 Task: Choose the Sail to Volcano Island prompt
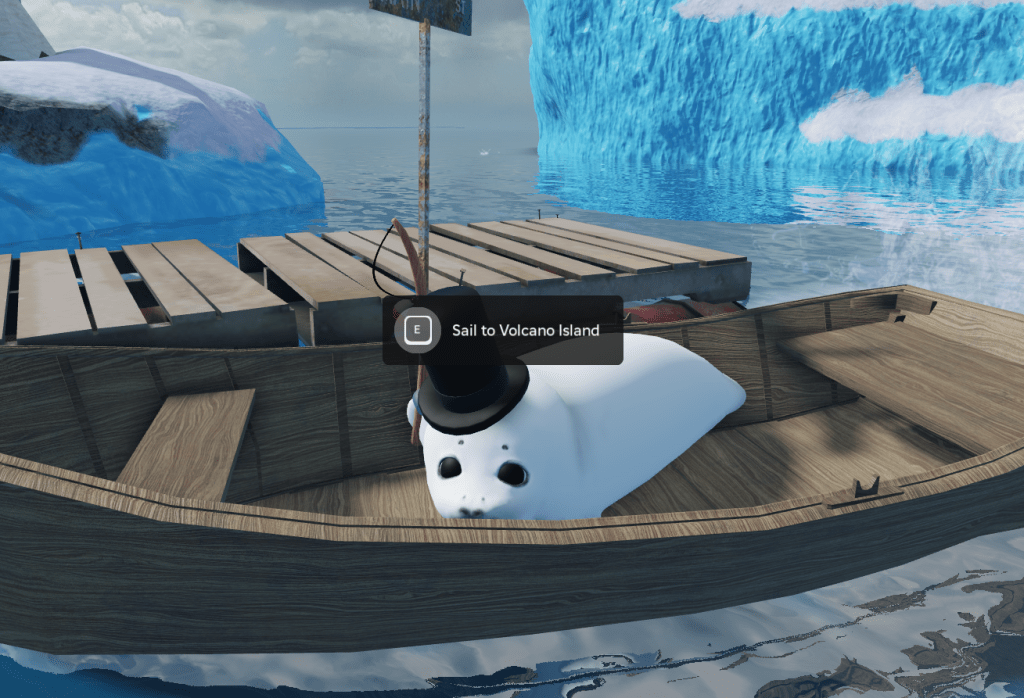(x=502, y=330)
